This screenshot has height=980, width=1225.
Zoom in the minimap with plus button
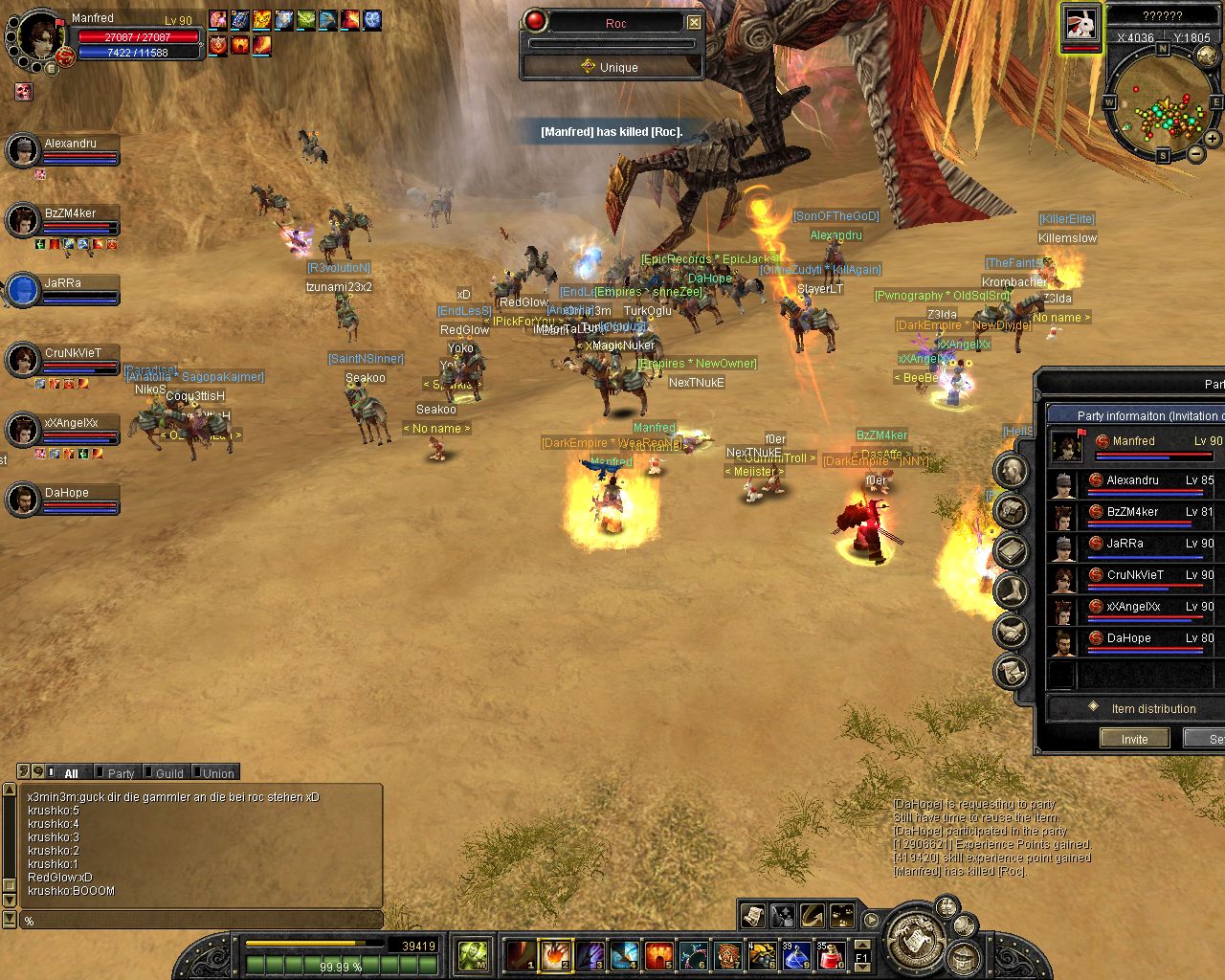(1213, 139)
